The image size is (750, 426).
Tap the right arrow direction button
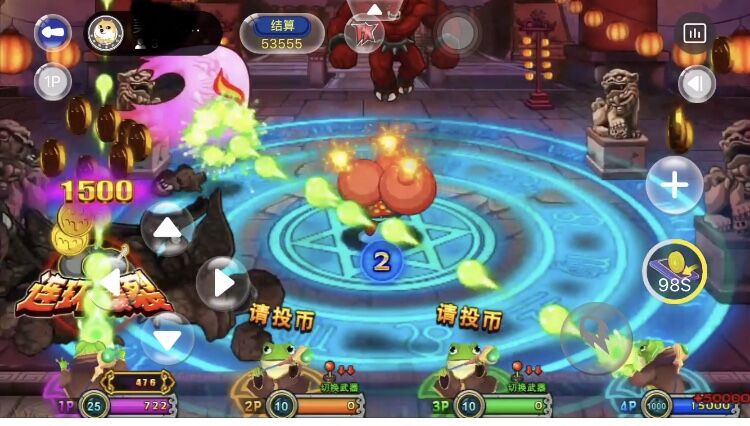(222, 283)
